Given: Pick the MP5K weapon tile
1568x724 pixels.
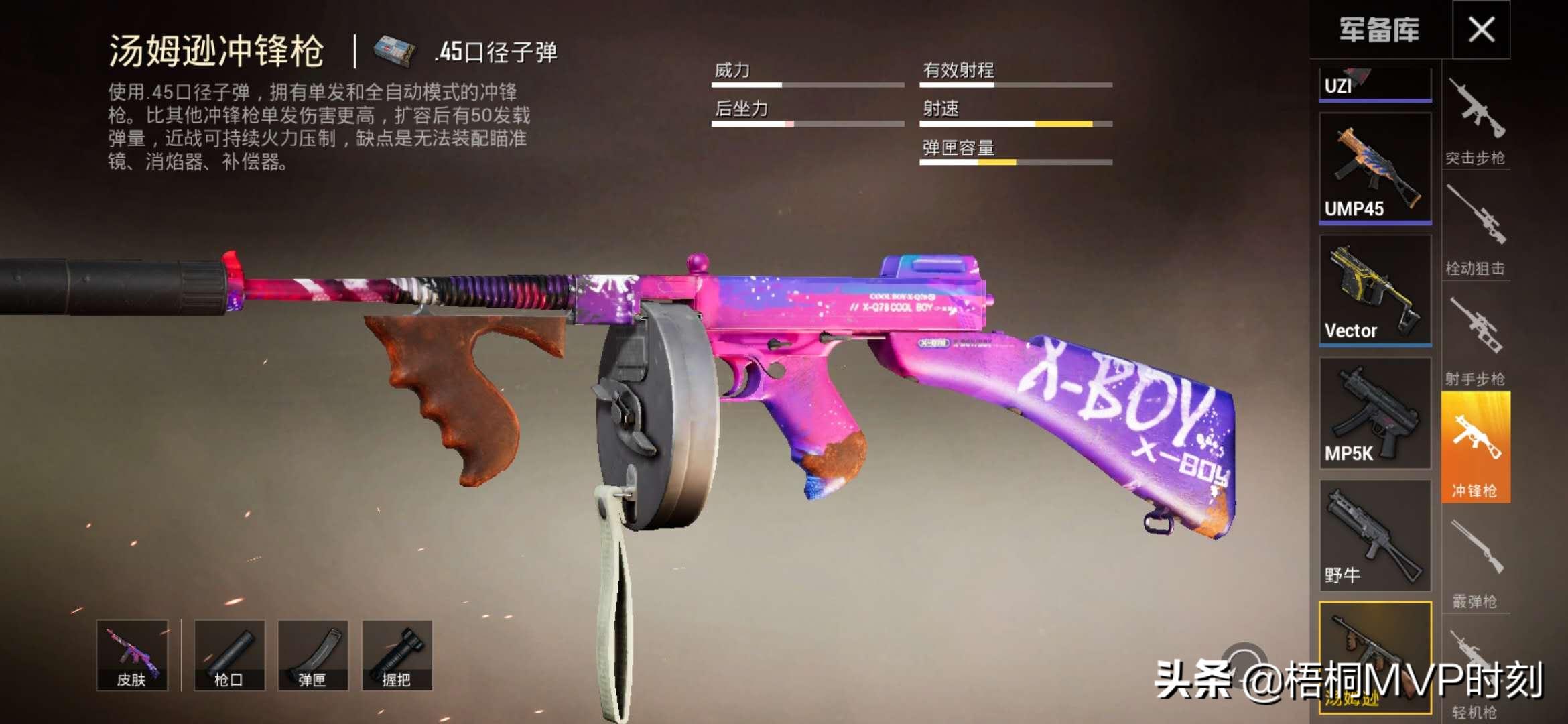Looking at the screenshot, I should (1375, 412).
